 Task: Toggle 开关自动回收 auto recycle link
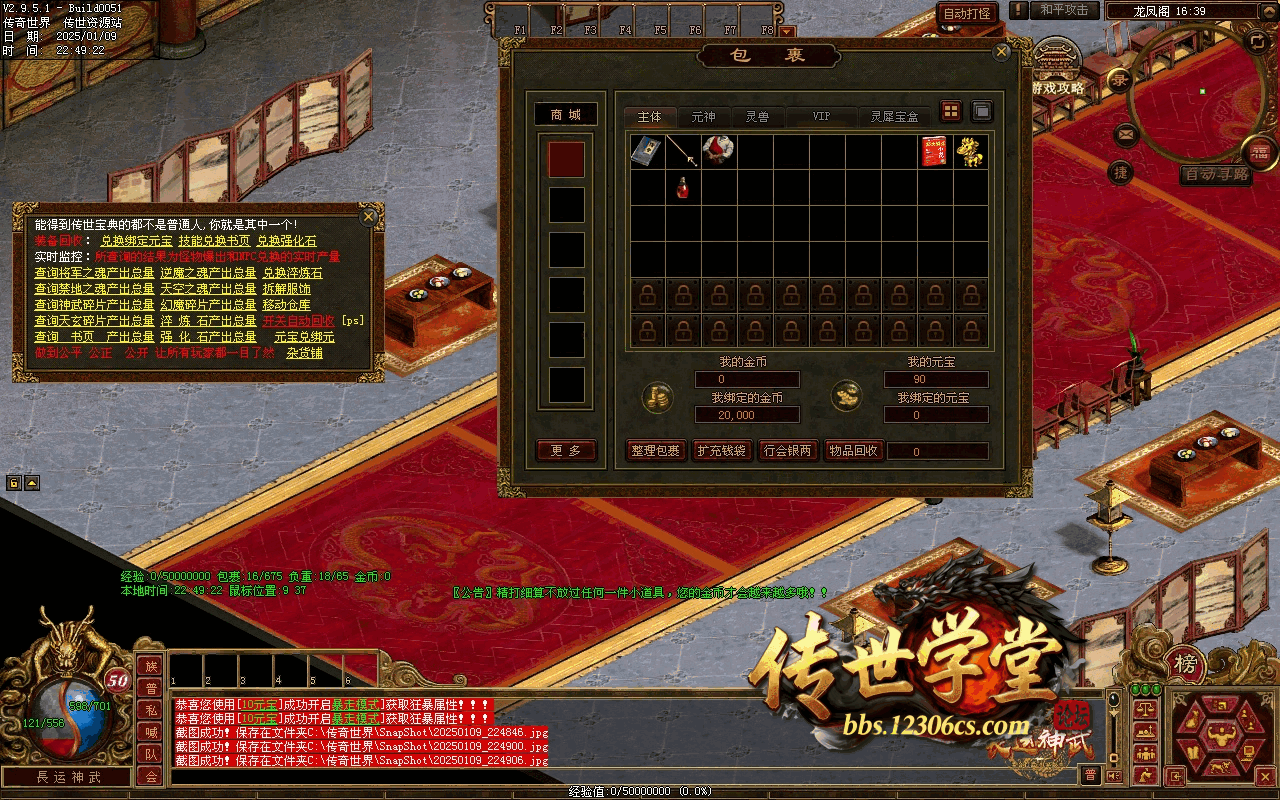(x=298, y=321)
